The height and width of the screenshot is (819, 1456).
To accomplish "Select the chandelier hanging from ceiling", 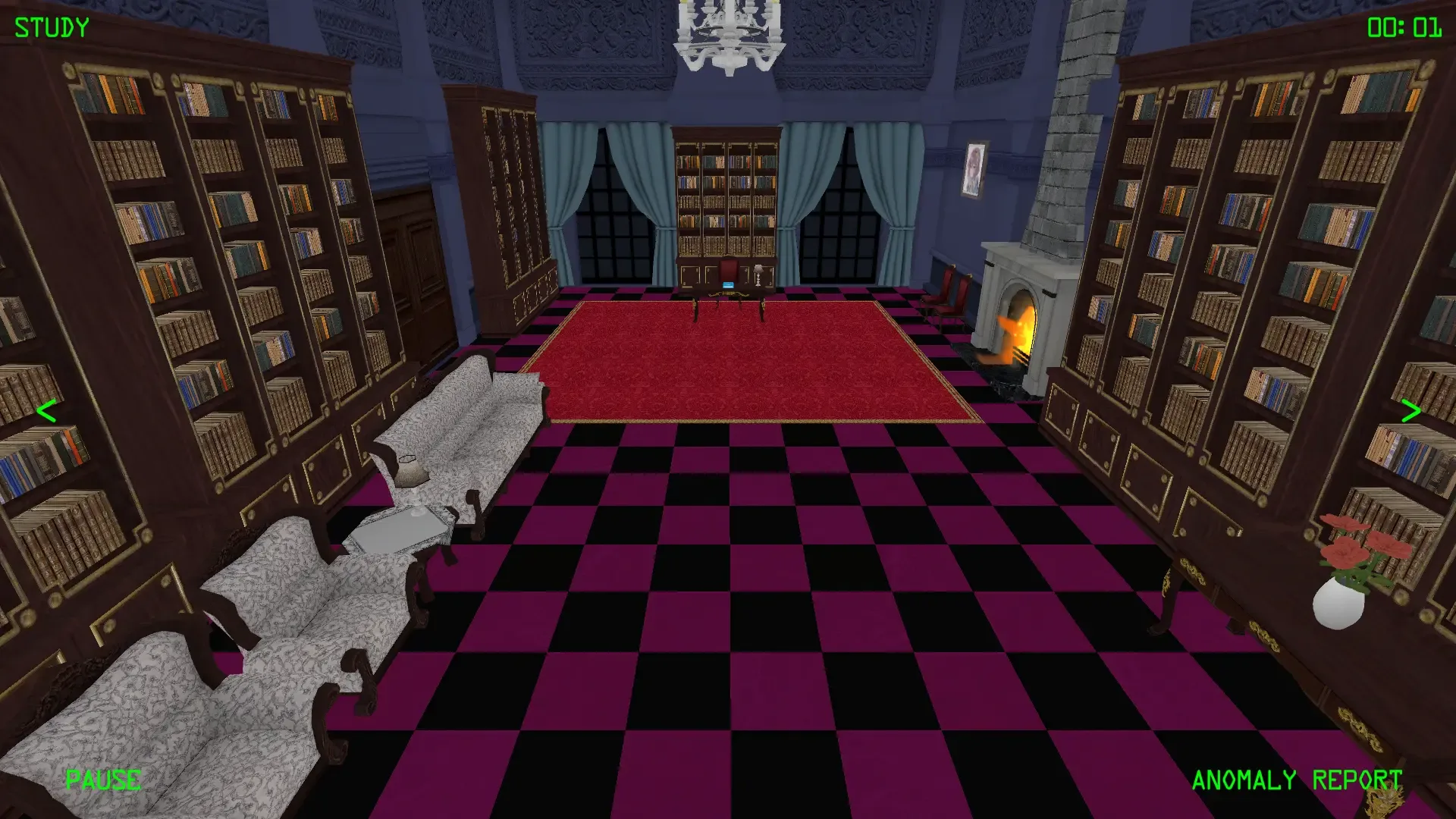I will 728,38.
